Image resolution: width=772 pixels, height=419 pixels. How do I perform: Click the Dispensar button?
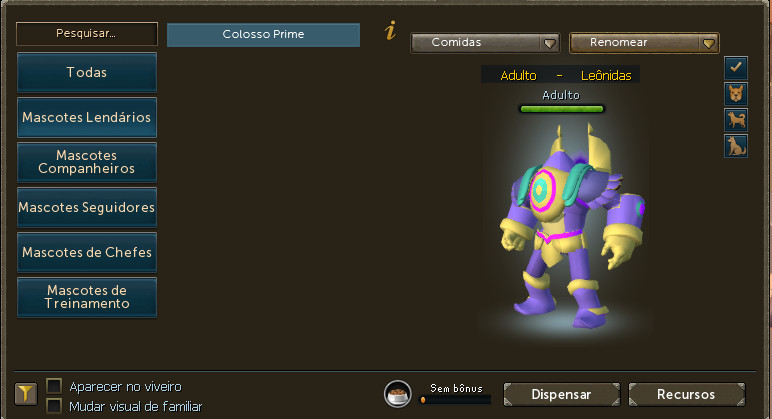point(561,394)
